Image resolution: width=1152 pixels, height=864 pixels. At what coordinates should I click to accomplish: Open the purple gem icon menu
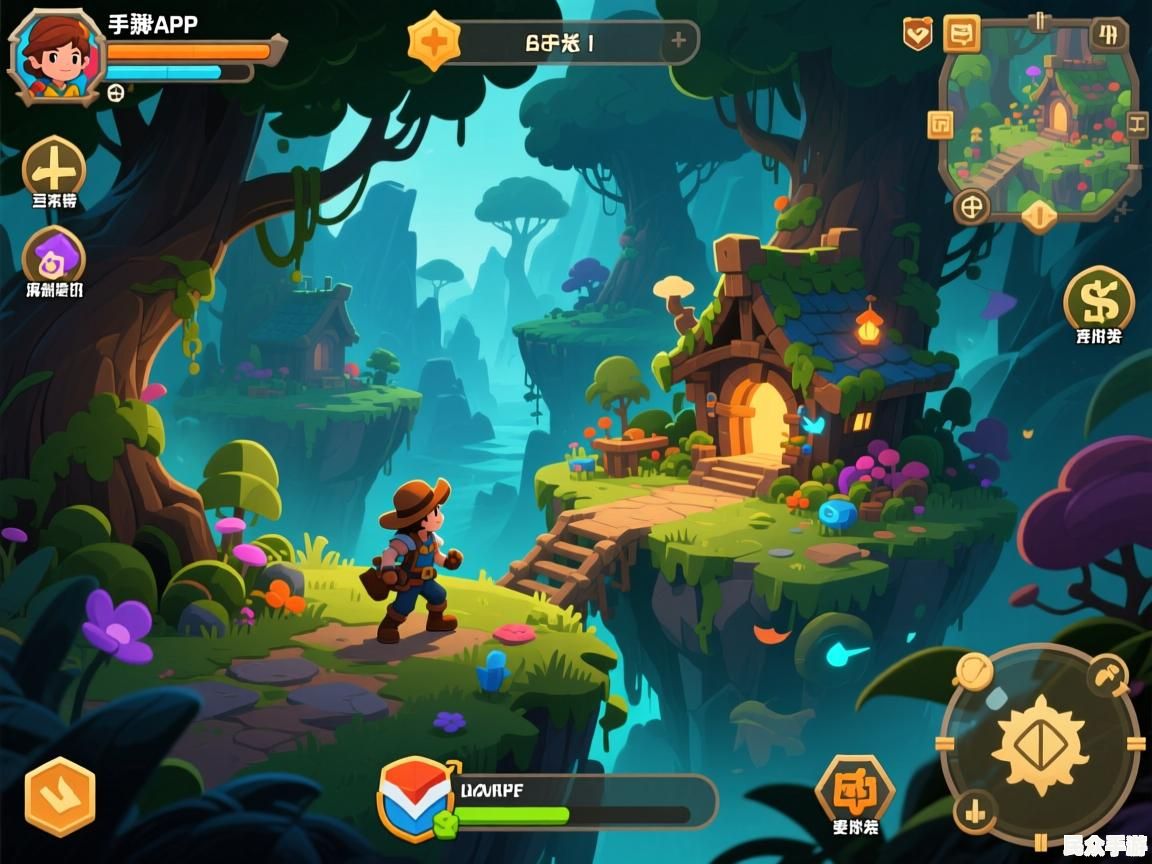point(54,258)
